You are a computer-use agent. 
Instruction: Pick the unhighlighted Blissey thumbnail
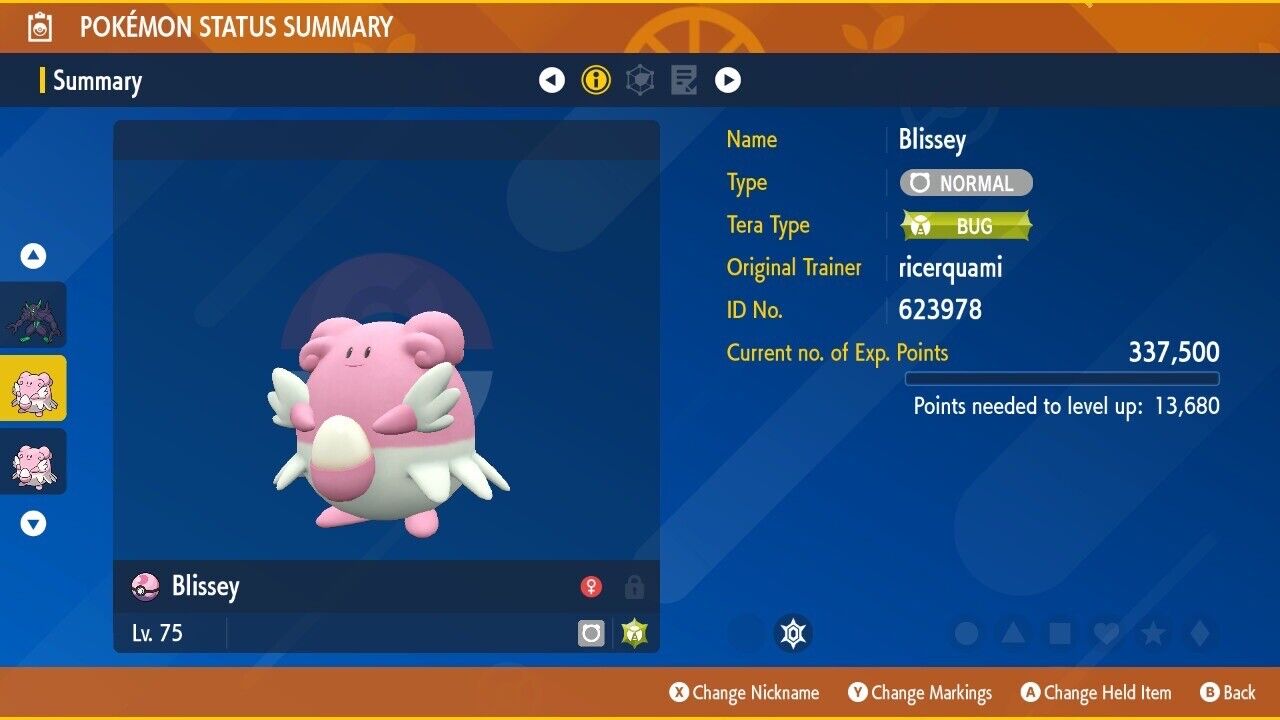pos(34,461)
